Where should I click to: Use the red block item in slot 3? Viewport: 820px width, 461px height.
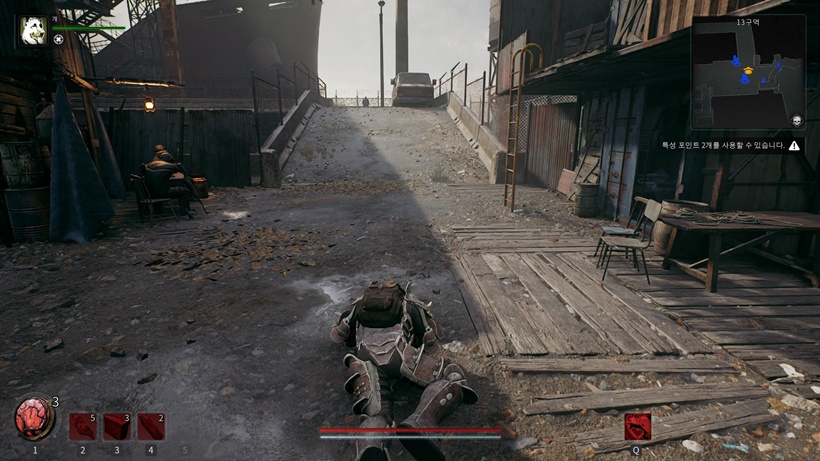tap(117, 427)
